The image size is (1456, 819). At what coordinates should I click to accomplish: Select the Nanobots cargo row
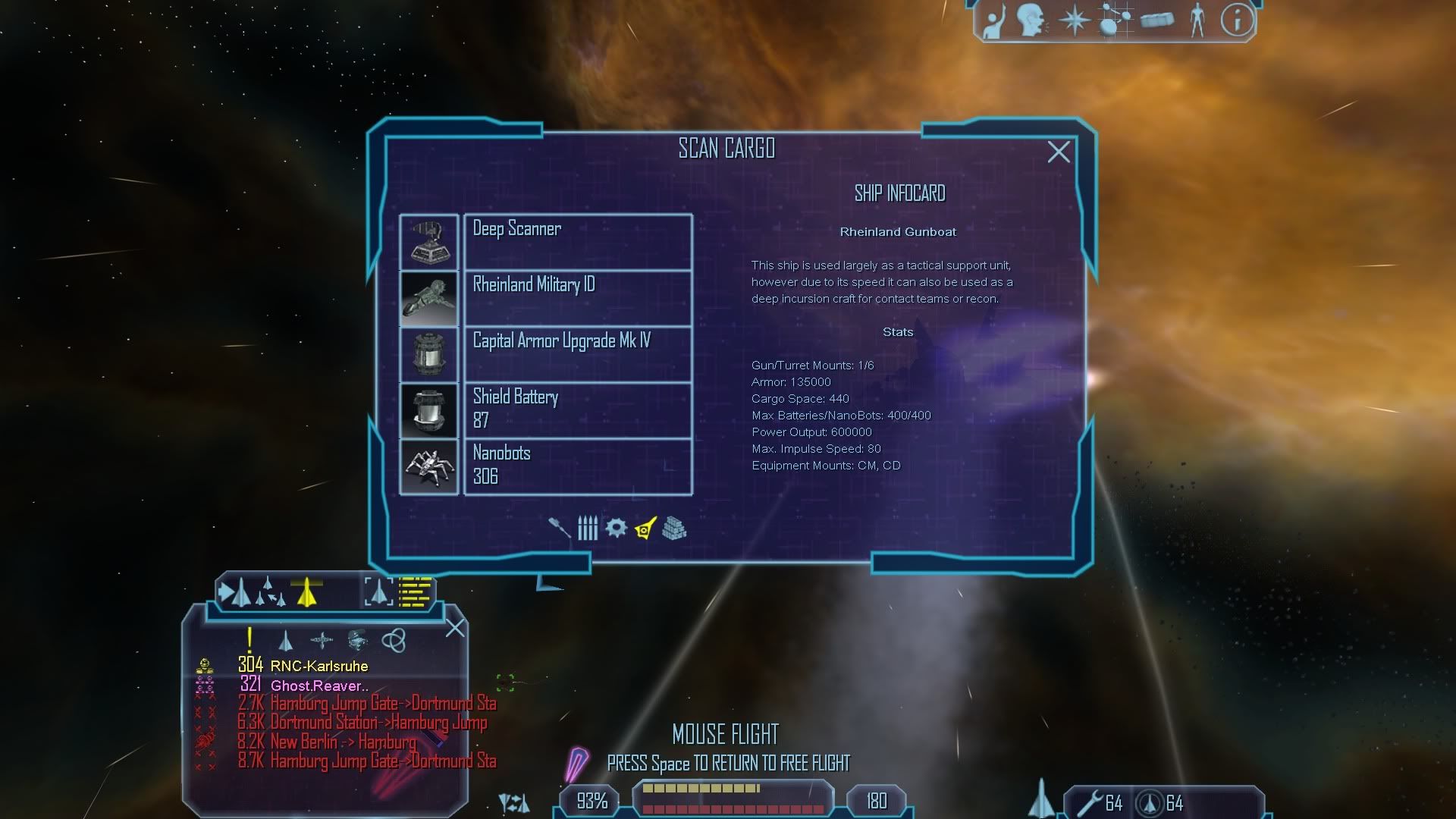pyautogui.click(x=577, y=466)
